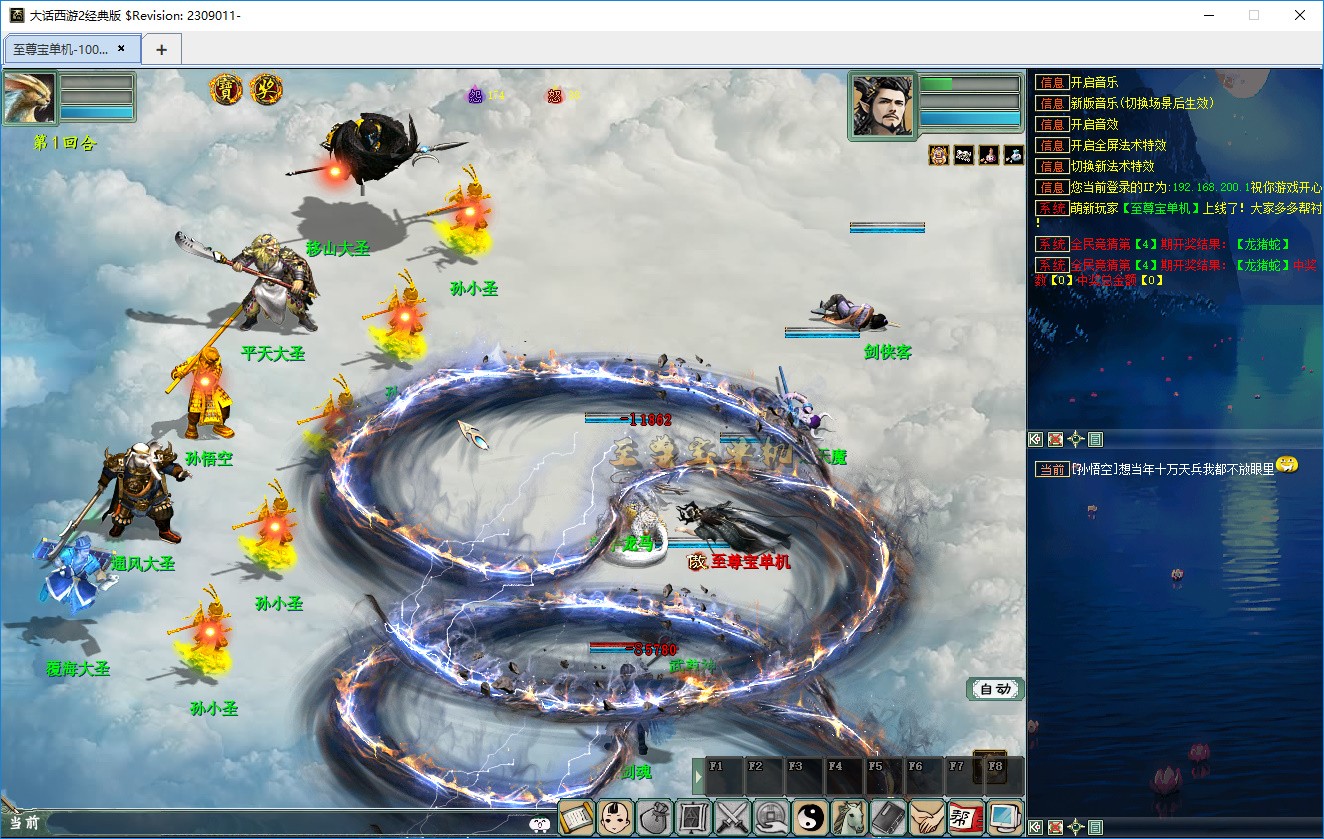The height and width of the screenshot is (839, 1324).
Task: Open the handshake friends icon
Action: 927,817
